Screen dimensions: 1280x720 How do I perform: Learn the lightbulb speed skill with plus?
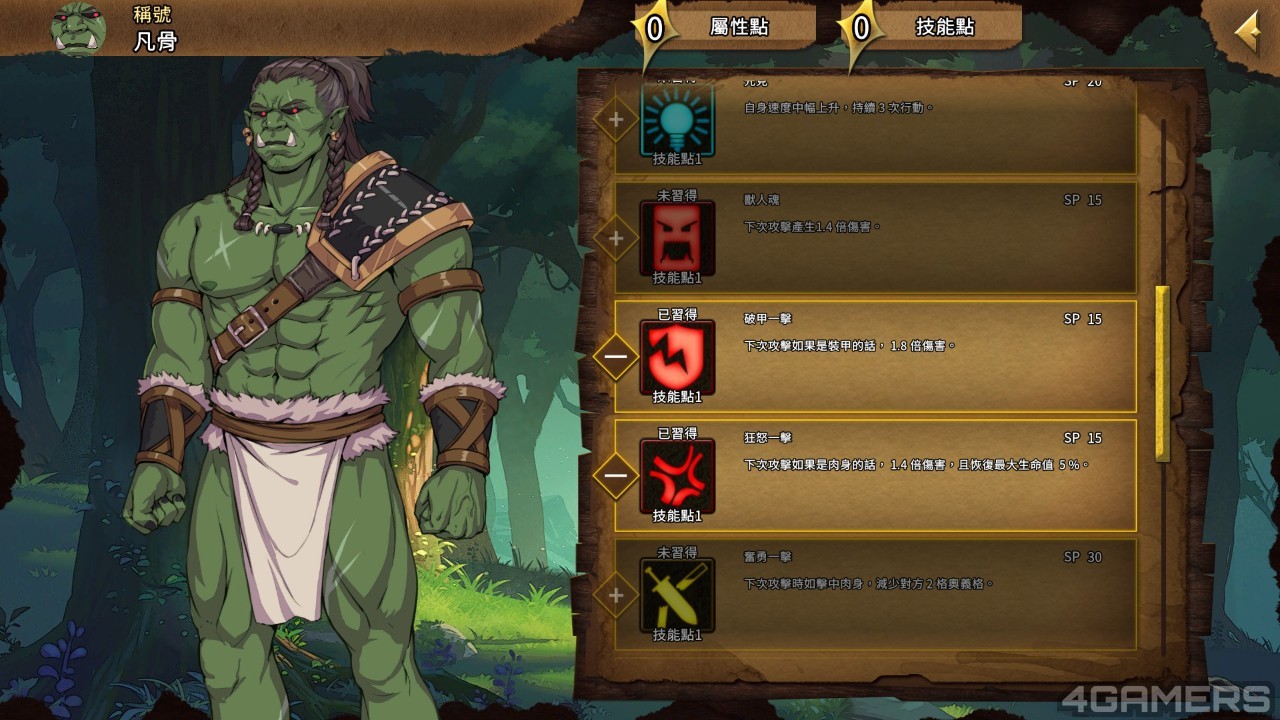(x=616, y=120)
